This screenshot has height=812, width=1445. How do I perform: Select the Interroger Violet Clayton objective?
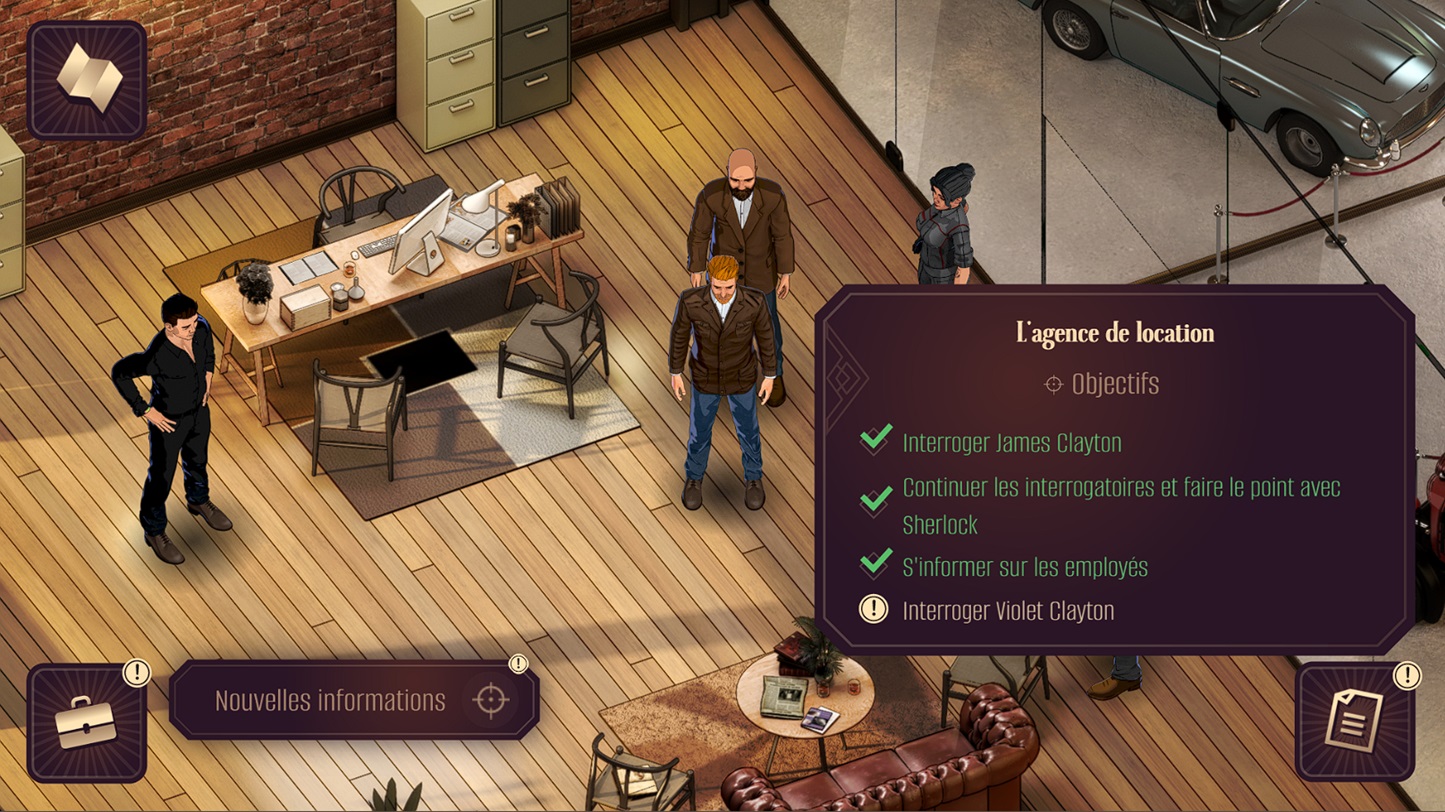pos(1007,610)
